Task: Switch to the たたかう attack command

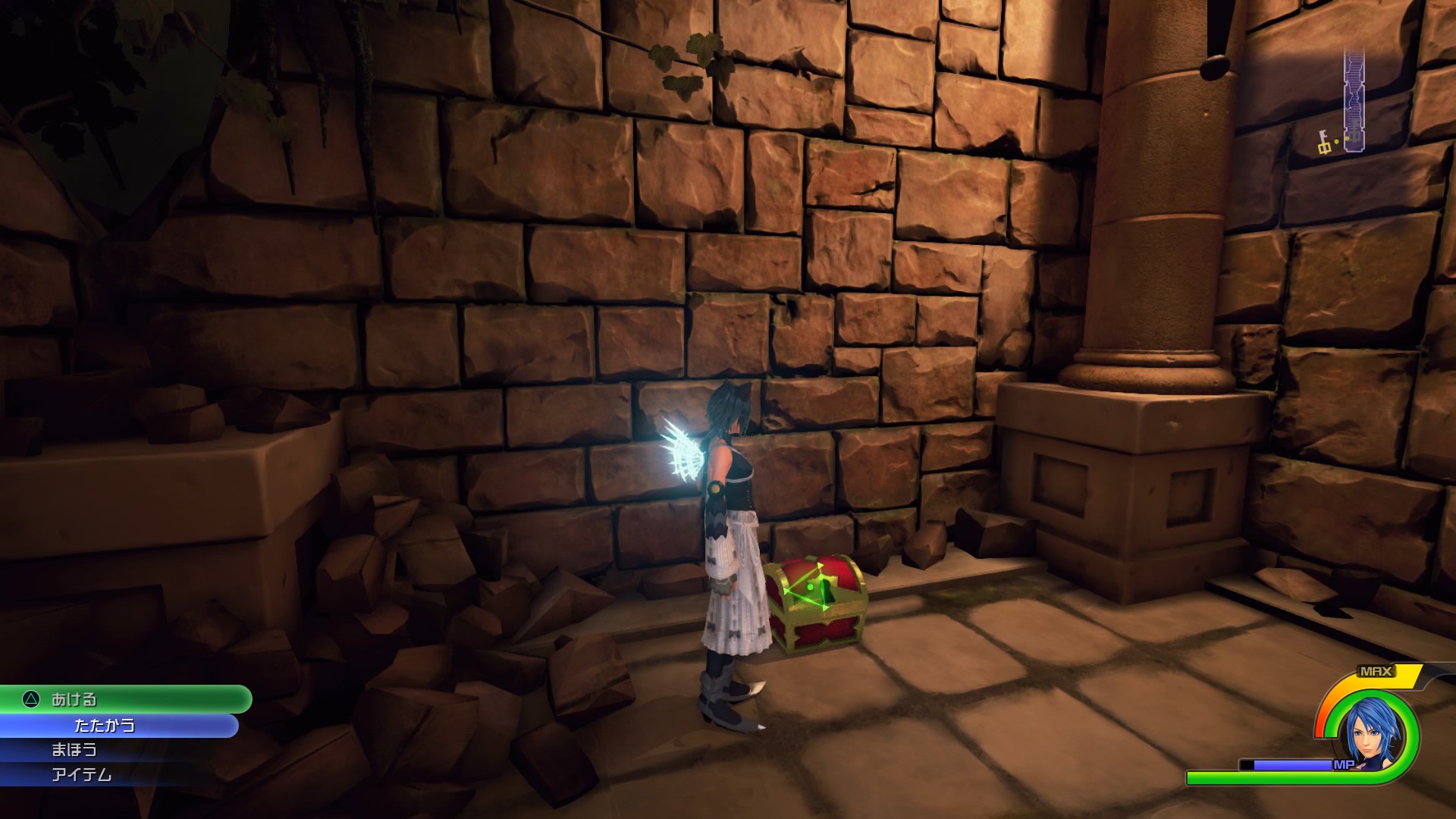Action: coord(106,725)
